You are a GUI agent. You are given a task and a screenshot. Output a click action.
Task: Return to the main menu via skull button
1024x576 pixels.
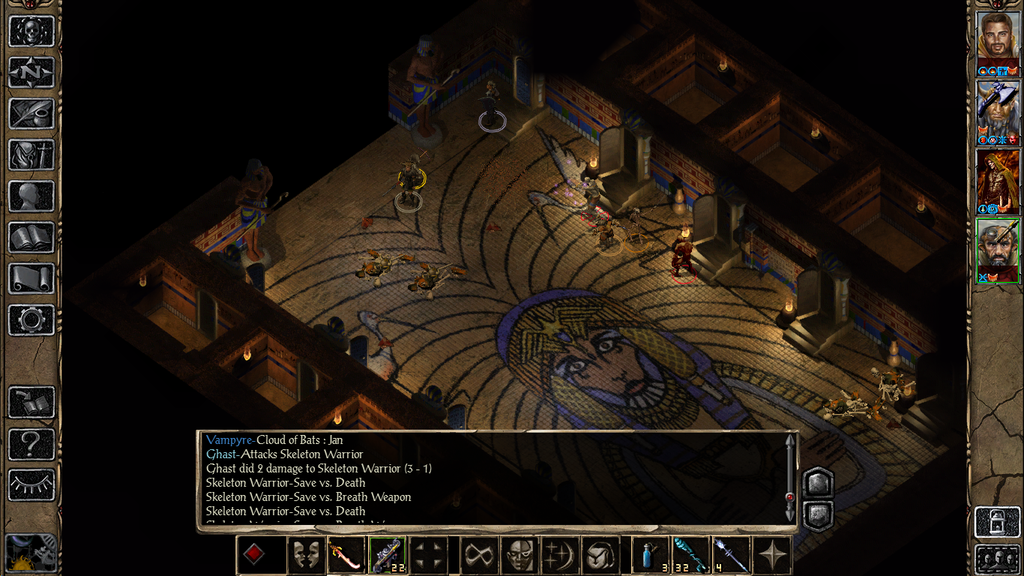pos(31,31)
